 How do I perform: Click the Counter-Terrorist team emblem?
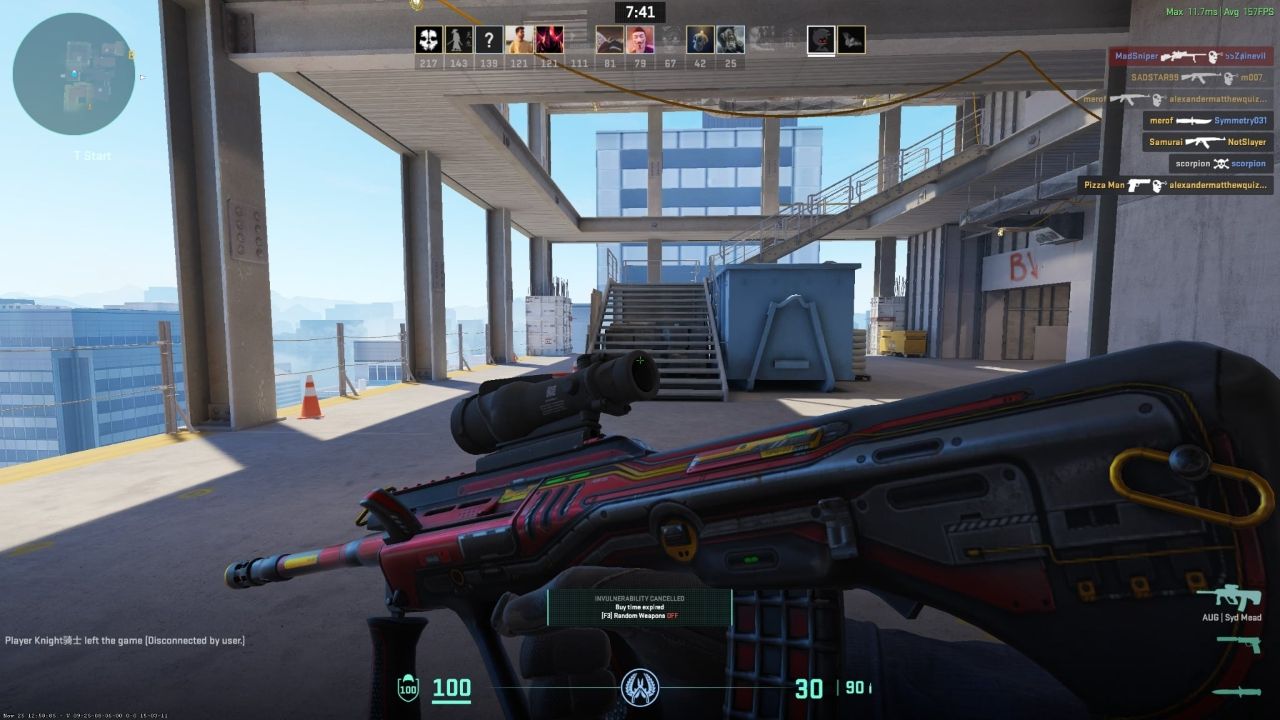[640, 688]
